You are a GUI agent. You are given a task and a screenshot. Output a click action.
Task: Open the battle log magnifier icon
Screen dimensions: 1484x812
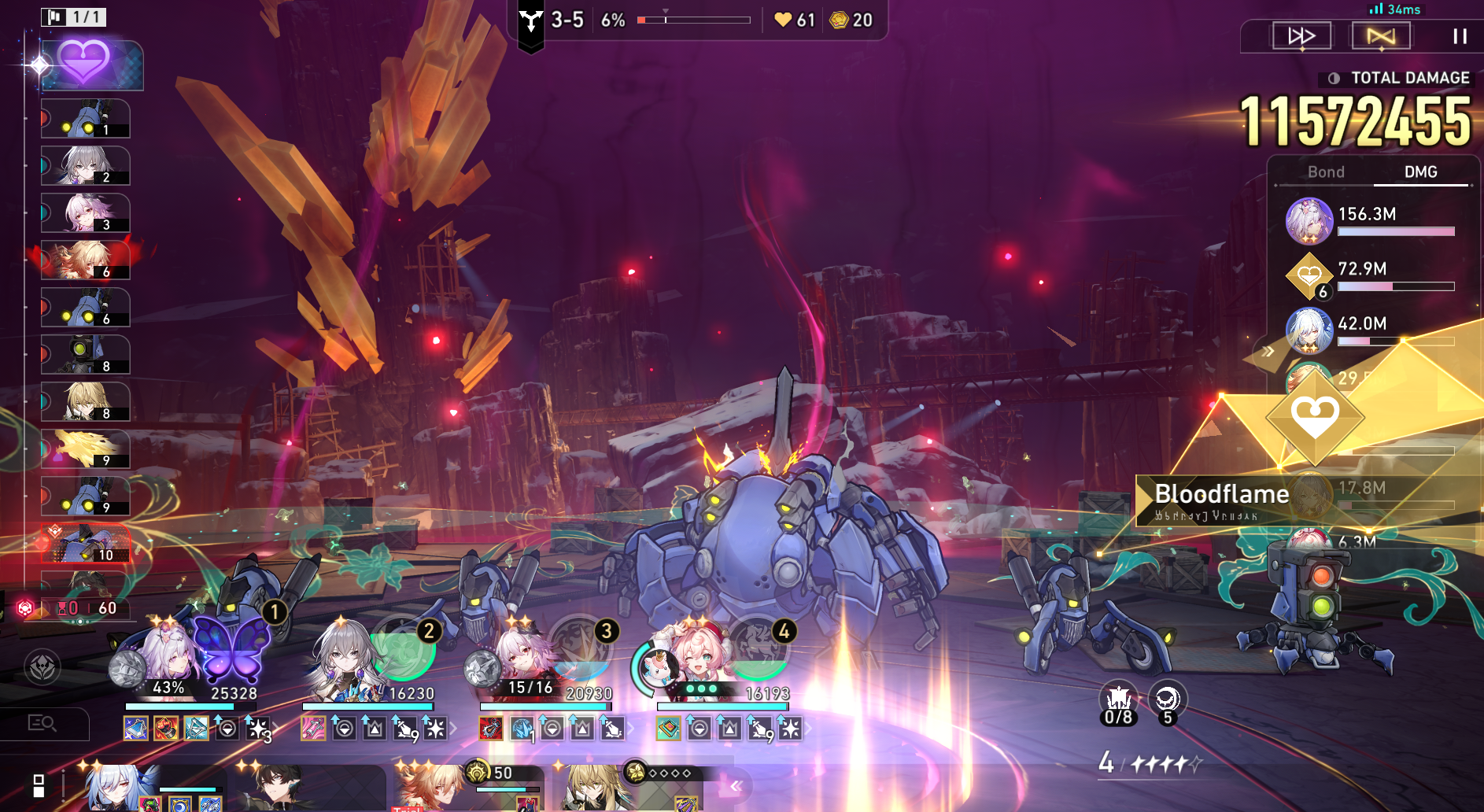42,722
